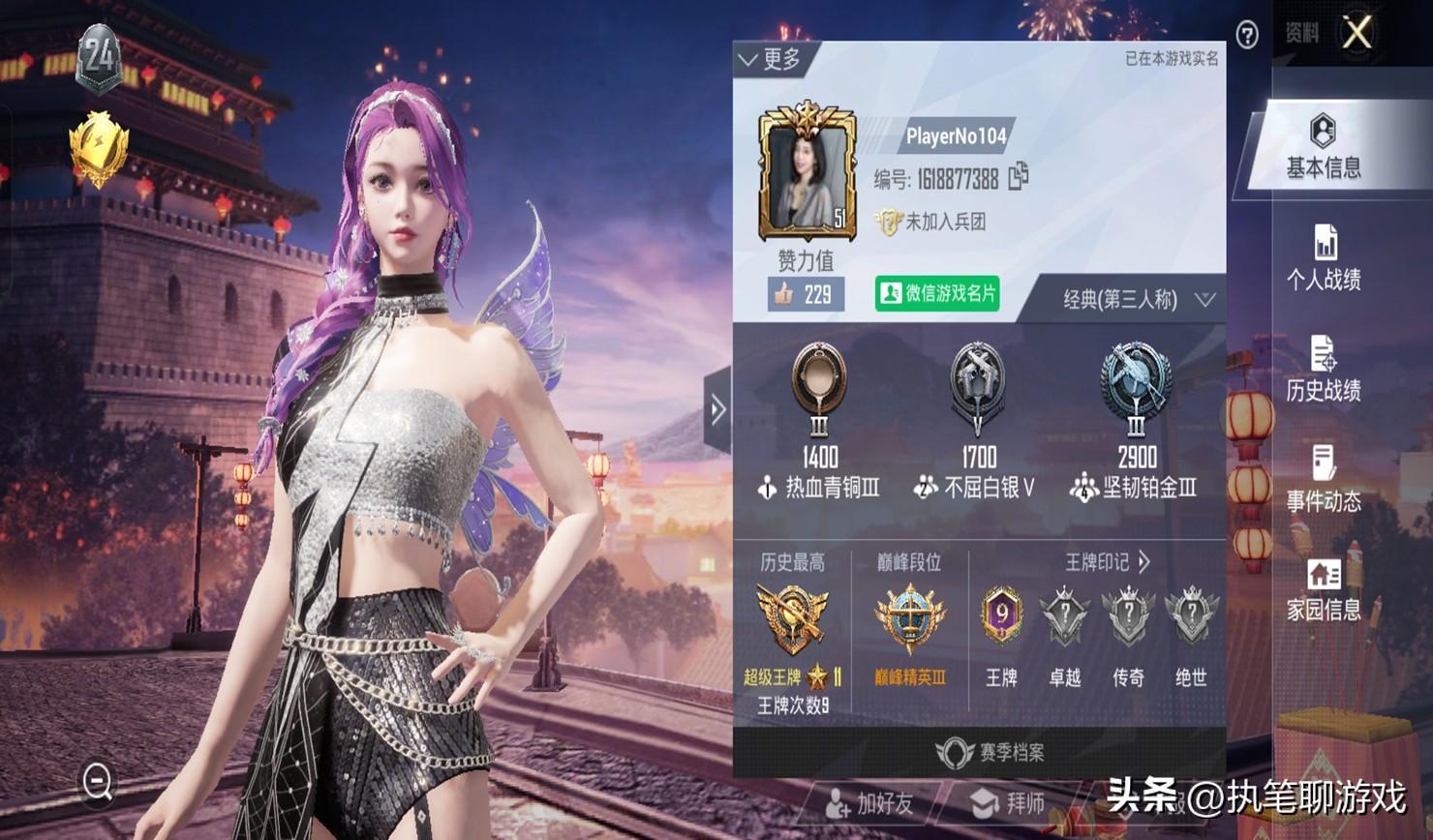Tap the 拜师 mentor button
Image resolution: width=1433 pixels, height=840 pixels.
pyautogui.click(x=1009, y=802)
